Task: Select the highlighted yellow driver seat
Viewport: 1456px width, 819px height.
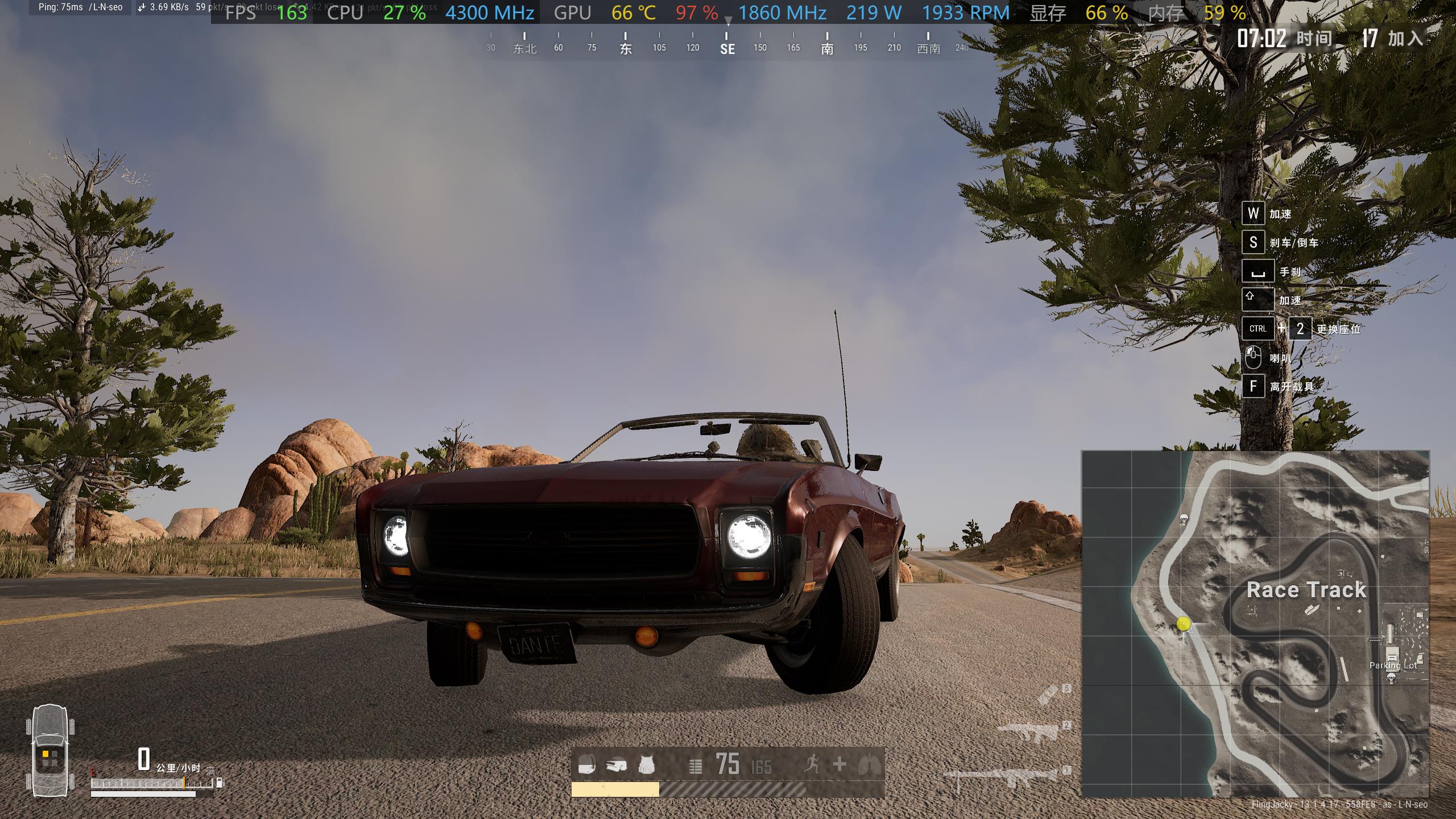Action: pos(45,754)
